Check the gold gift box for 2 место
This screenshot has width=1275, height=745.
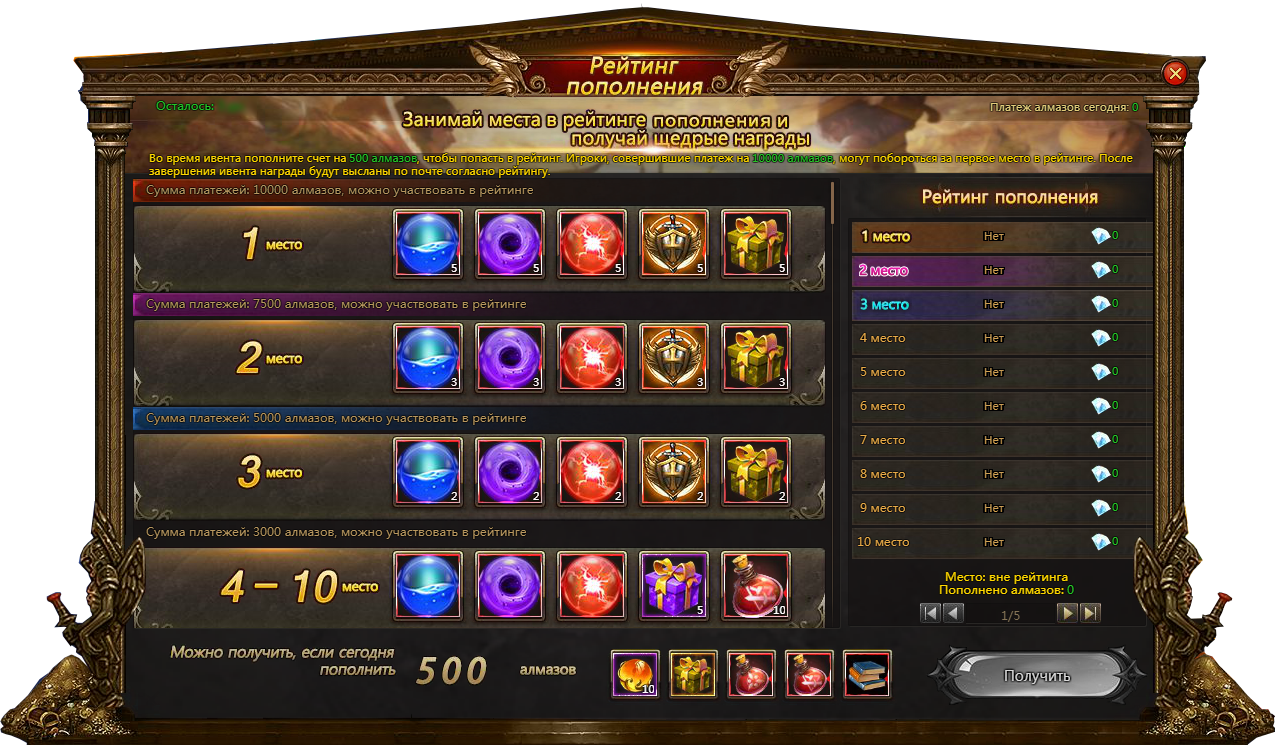pyautogui.click(x=755, y=358)
